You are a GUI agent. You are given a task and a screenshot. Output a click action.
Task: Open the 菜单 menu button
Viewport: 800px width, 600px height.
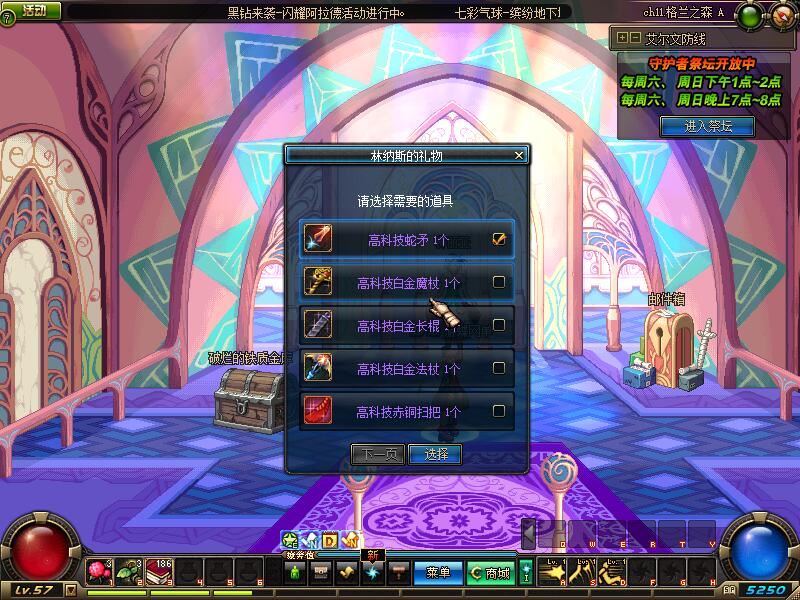click(x=438, y=573)
